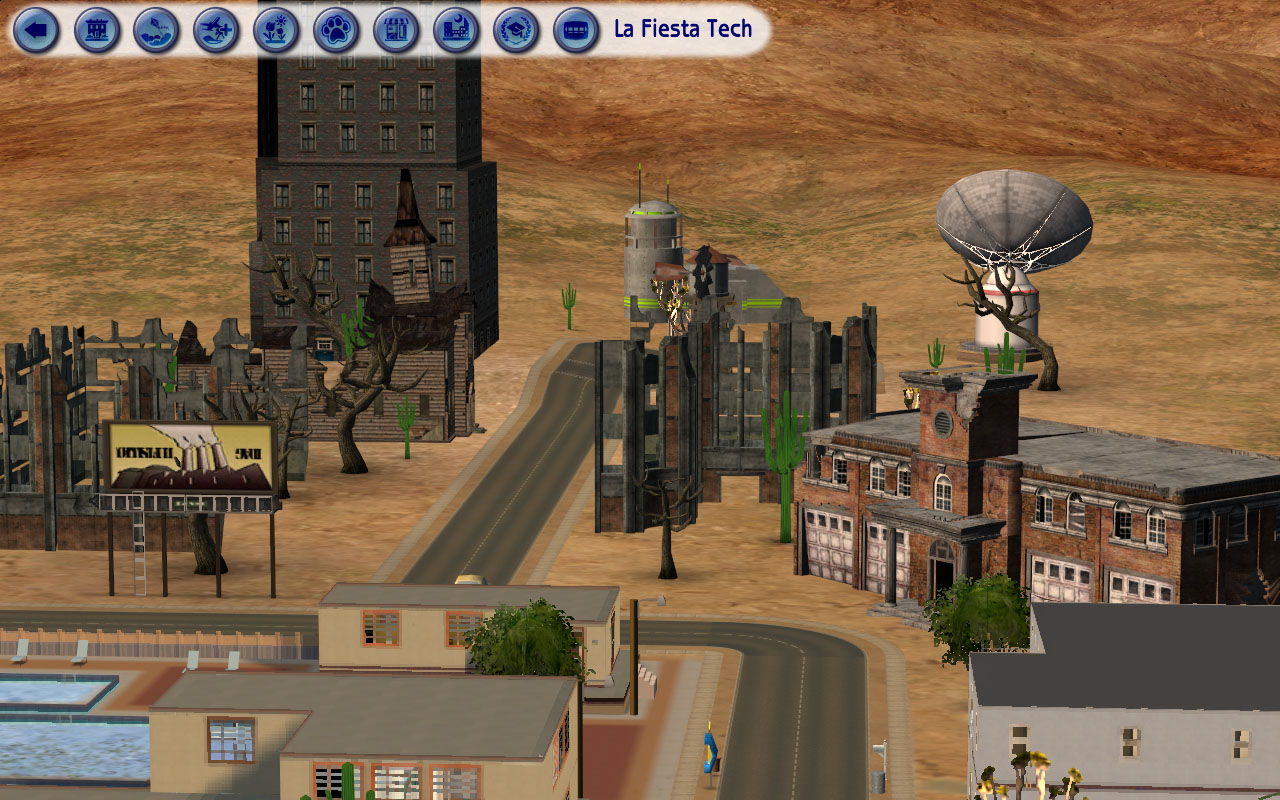Select the kite and waves icon
1280x800 pixels.
(157, 30)
